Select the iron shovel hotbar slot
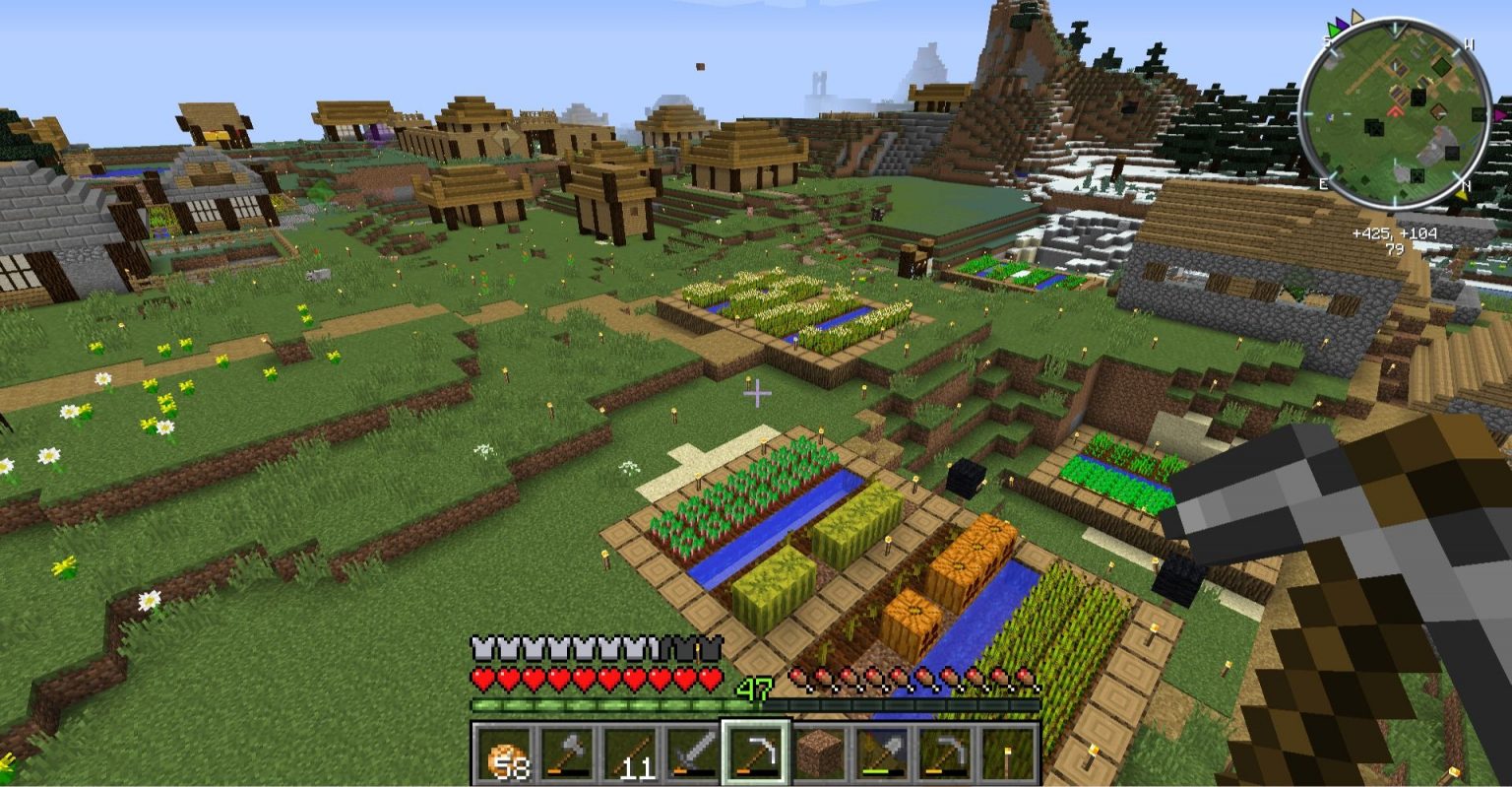Screen dimensions: 1512x787 coord(882,754)
